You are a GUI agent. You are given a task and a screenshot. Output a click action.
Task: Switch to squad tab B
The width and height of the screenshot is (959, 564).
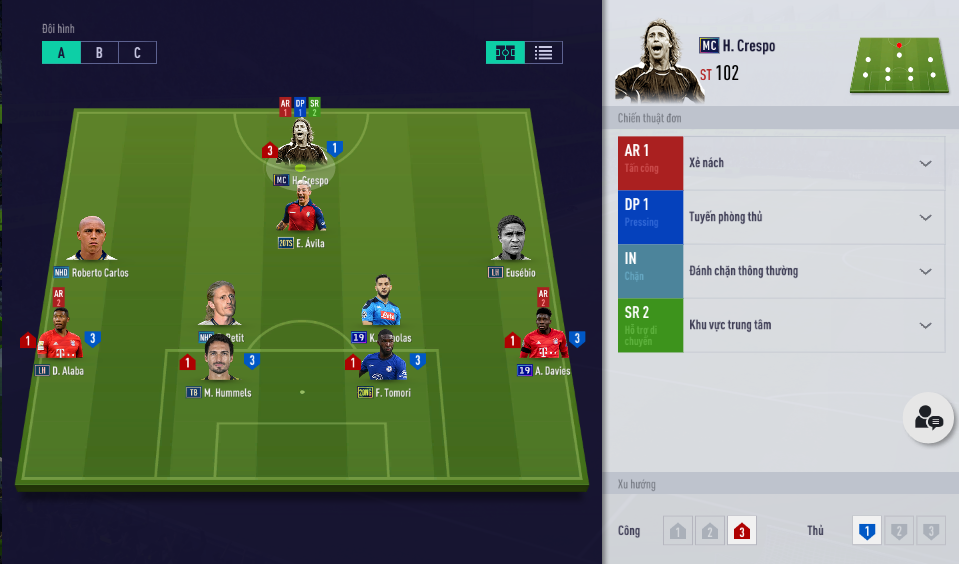[99, 53]
